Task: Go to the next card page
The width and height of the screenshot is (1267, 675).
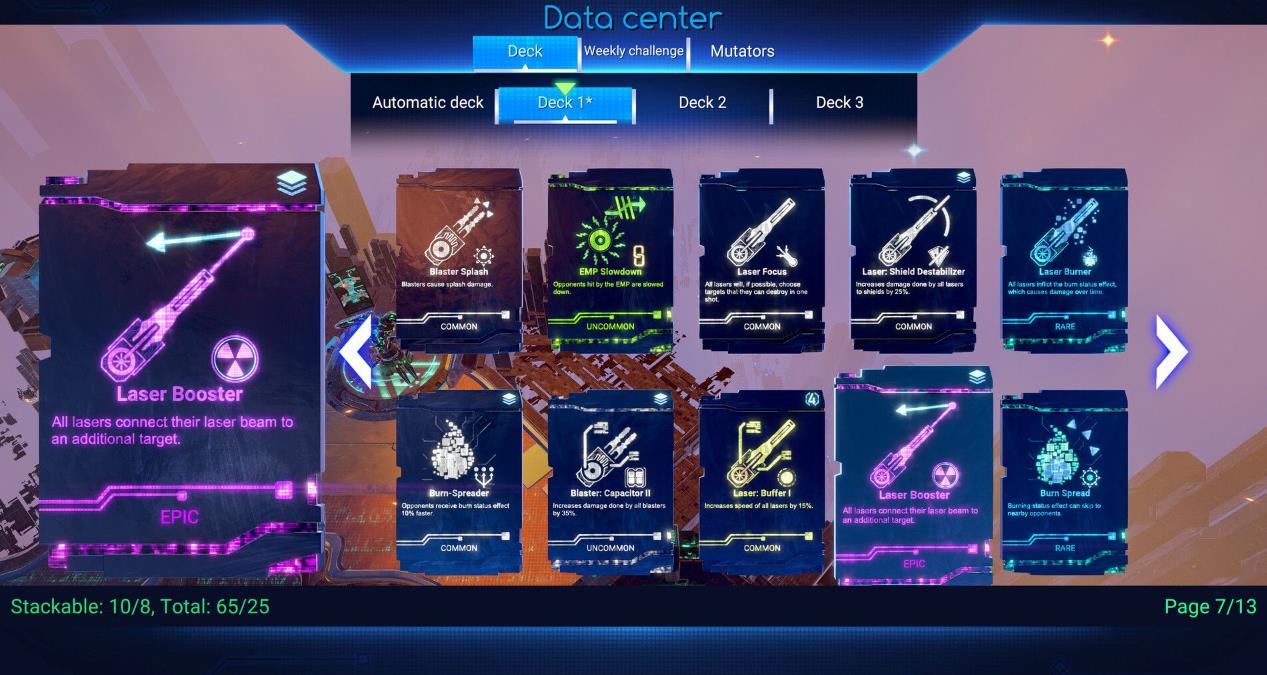Action: pos(1171,351)
